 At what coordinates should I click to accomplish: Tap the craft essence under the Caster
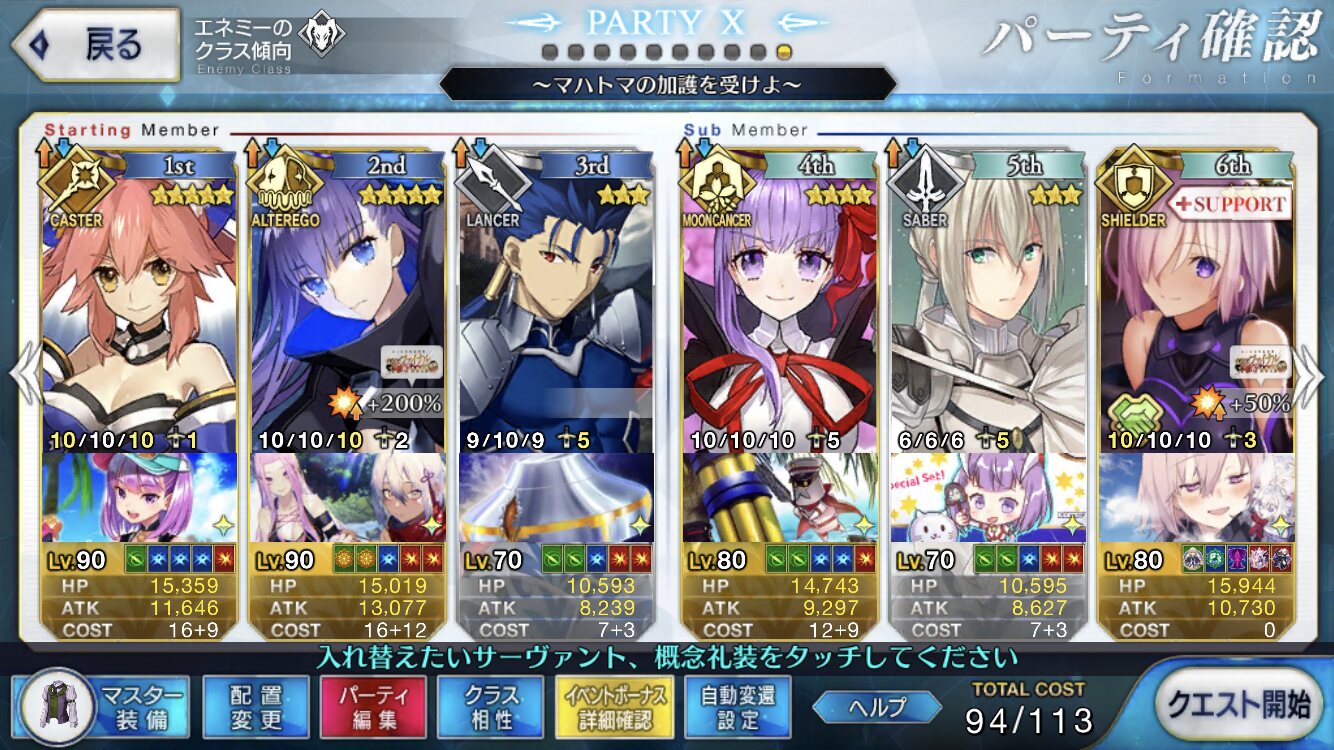(139, 497)
